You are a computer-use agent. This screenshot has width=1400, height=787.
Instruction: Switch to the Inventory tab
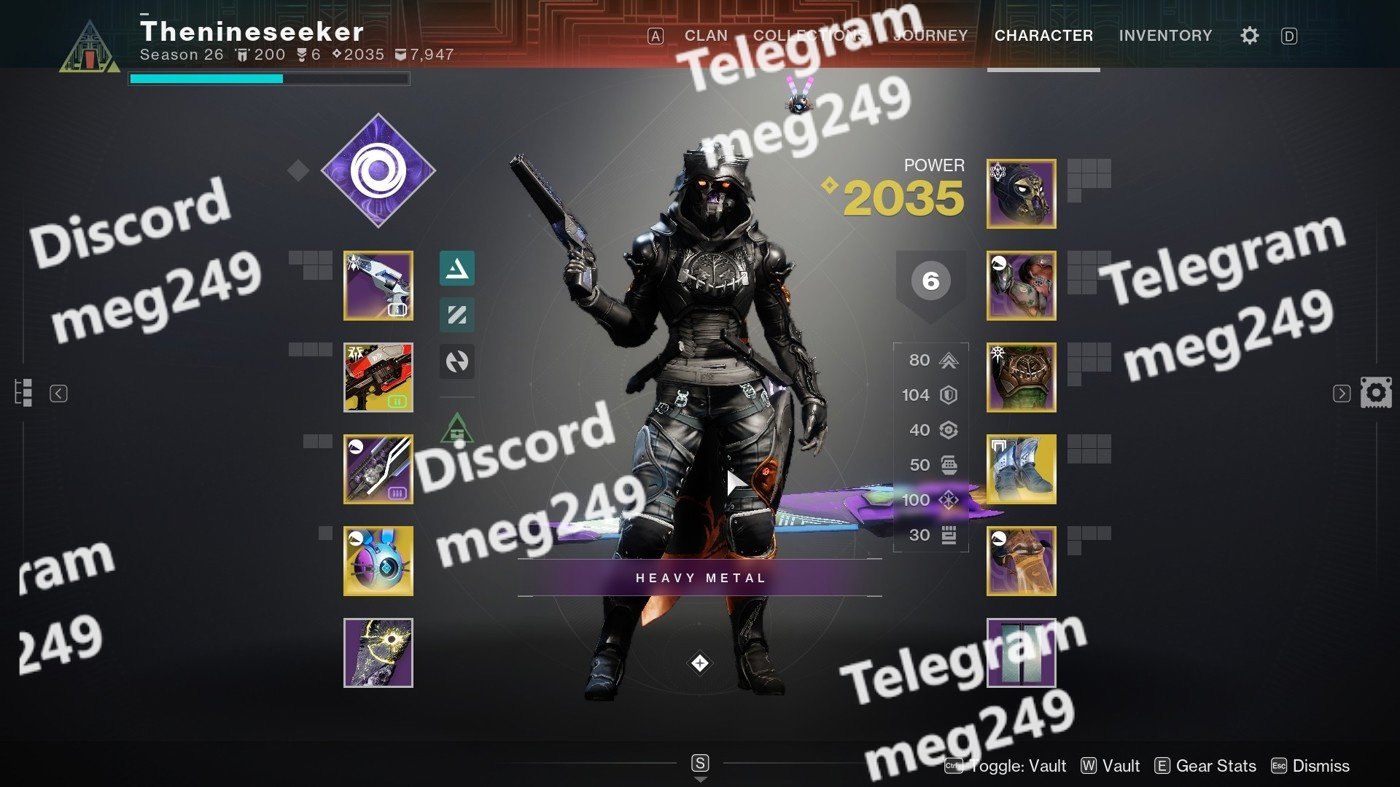pyautogui.click(x=1165, y=35)
